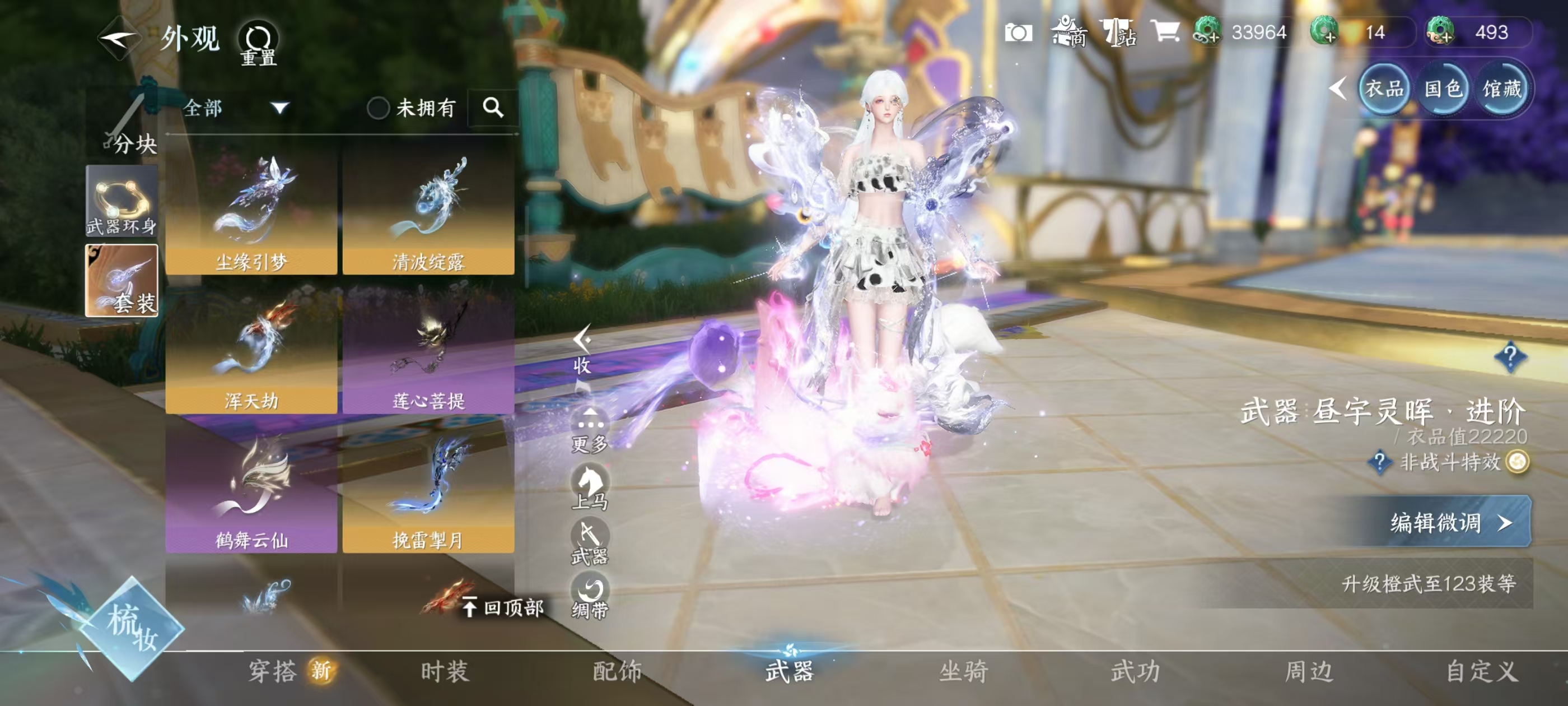
Task: Open the weapon search magnifier
Action: click(492, 109)
